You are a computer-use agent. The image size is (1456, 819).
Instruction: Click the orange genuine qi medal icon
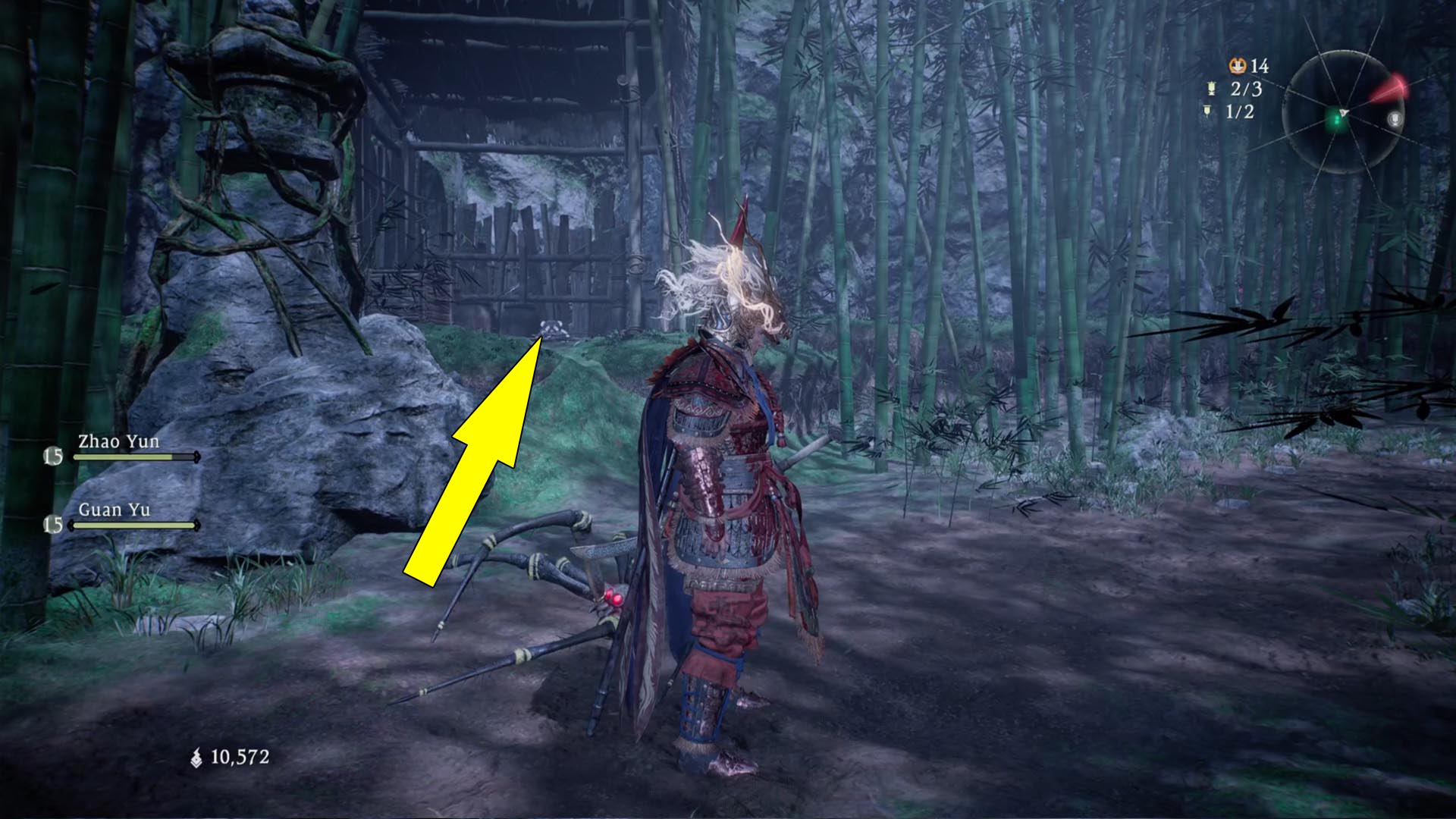pos(1238,66)
